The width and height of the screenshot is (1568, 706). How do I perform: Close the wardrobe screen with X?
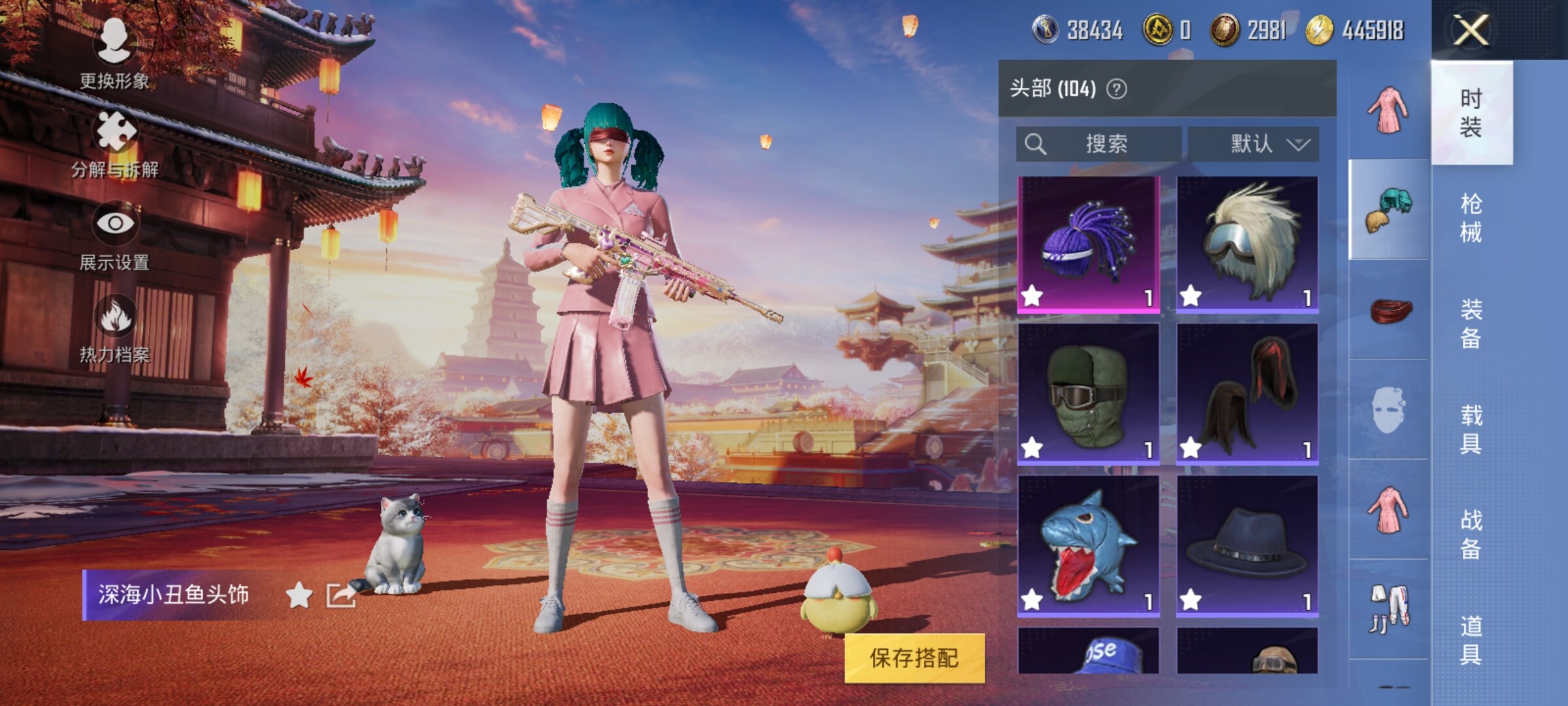point(1470,30)
